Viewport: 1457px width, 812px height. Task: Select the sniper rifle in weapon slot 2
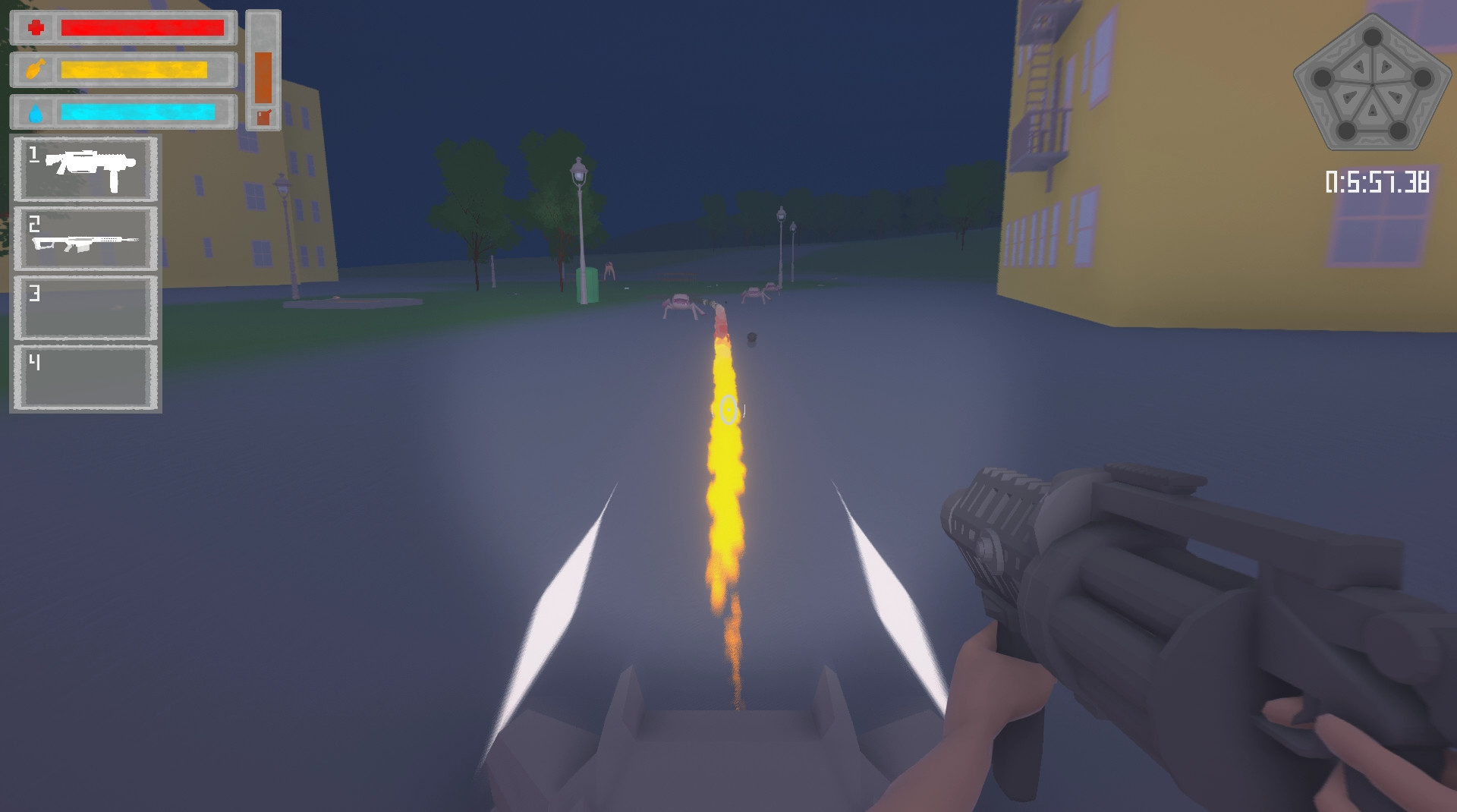click(x=84, y=238)
